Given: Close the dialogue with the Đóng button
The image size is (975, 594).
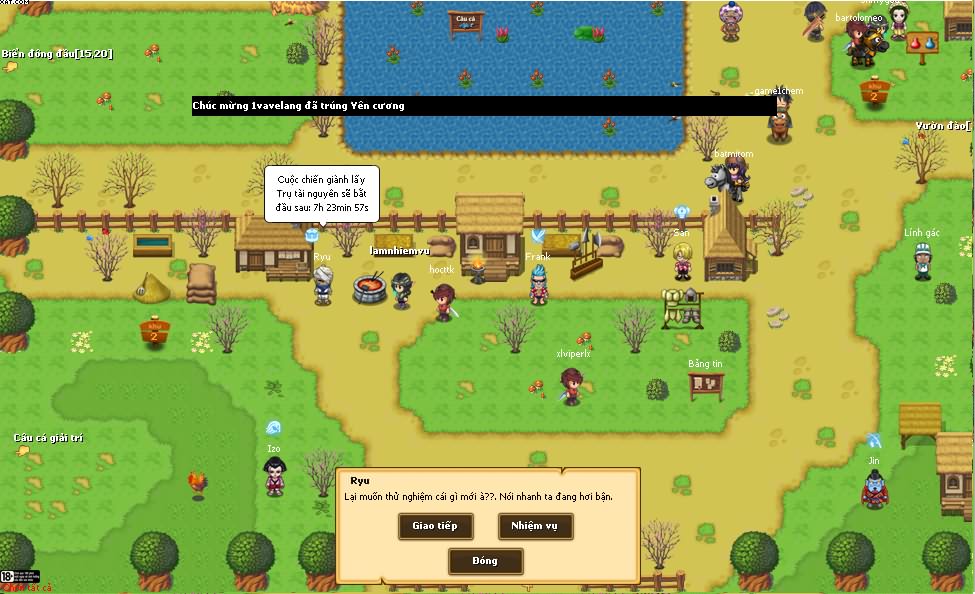Looking at the screenshot, I should [x=485, y=561].
